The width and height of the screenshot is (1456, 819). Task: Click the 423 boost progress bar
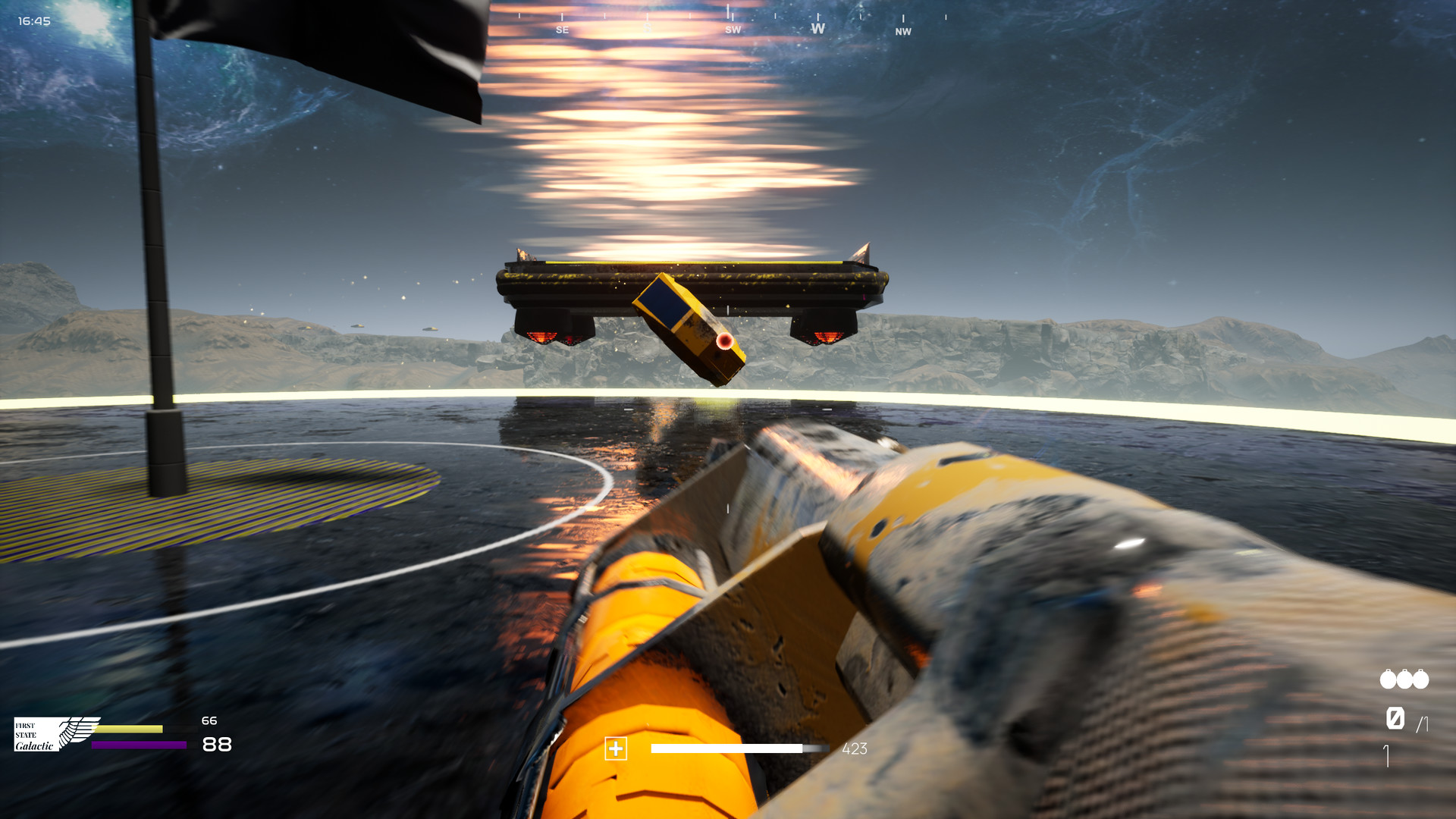coord(739,749)
